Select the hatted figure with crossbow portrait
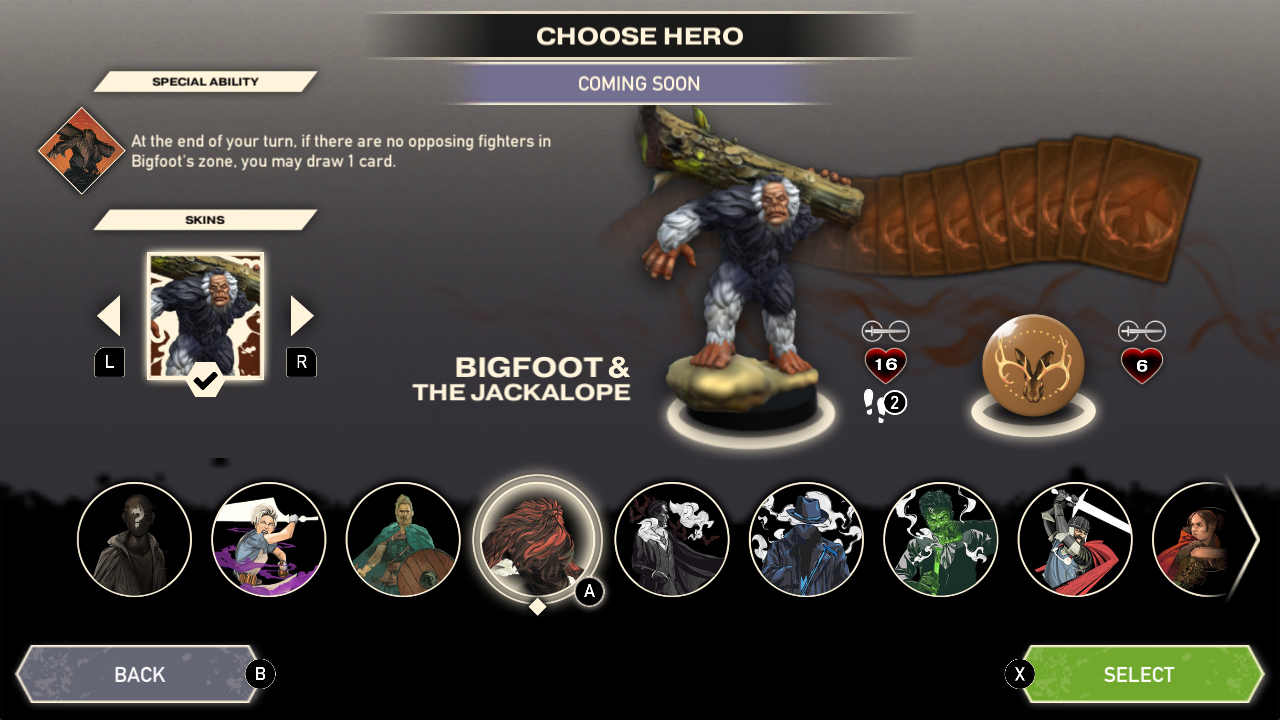Screen dimensions: 1280x720 [x=806, y=540]
